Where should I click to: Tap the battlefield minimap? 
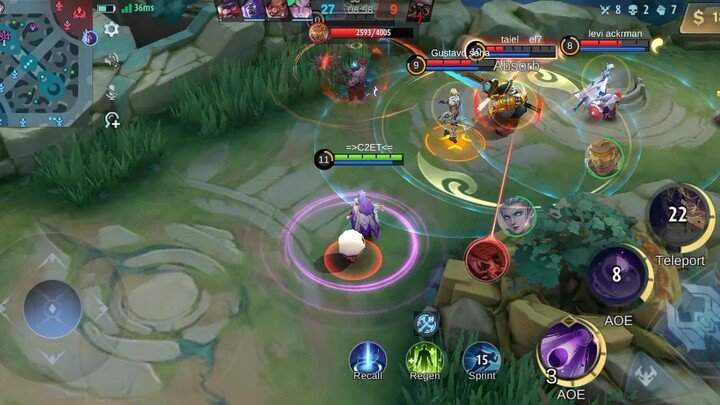click(x=44, y=48)
